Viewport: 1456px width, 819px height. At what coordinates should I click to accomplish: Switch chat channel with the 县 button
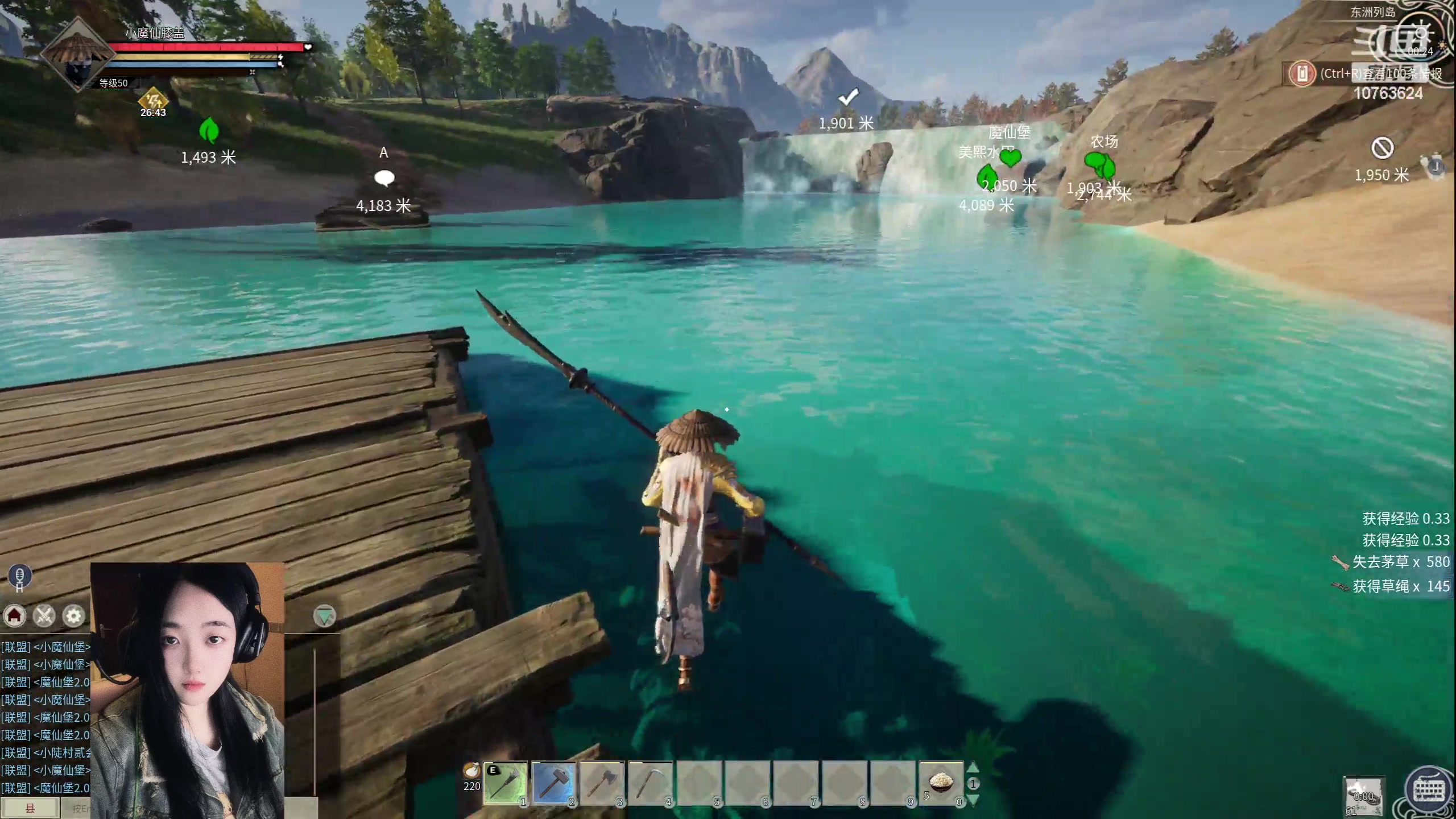30,808
